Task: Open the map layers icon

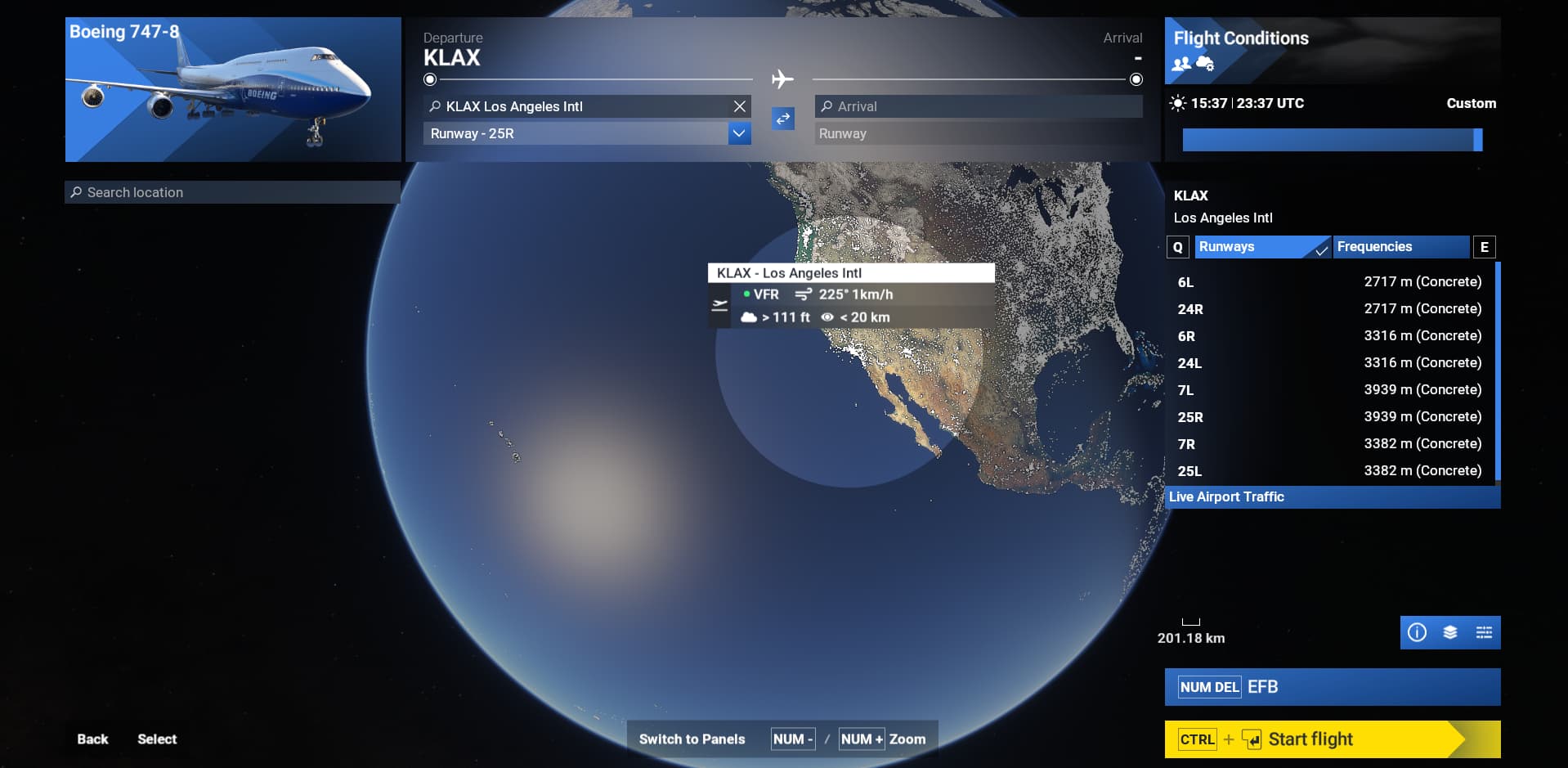Action: (1449, 631)
